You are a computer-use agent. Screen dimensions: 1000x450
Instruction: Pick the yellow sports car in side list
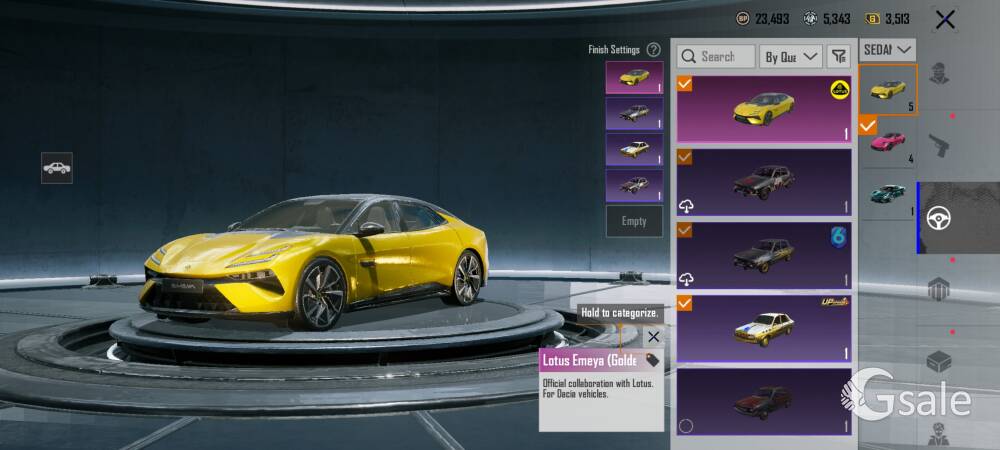click(x=888, y=90)
